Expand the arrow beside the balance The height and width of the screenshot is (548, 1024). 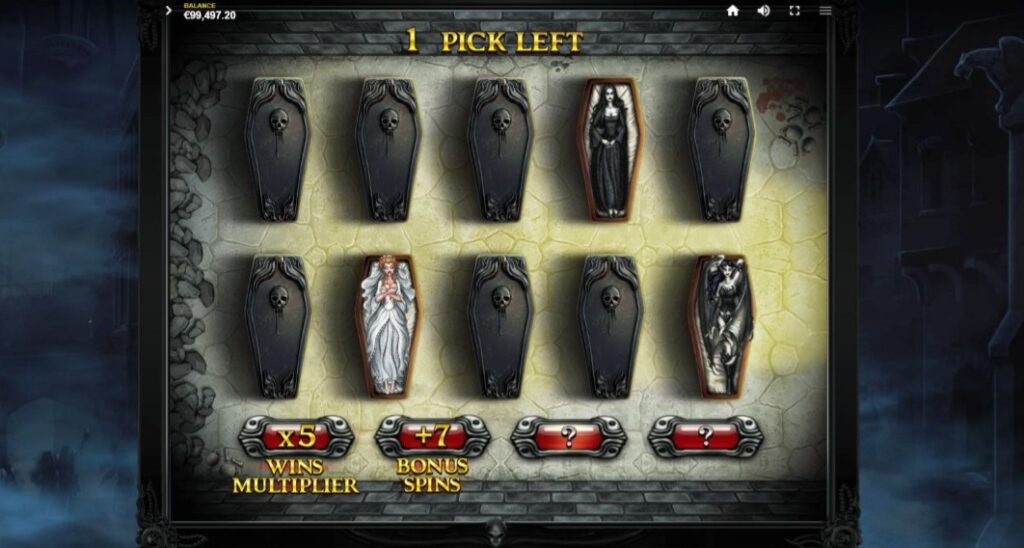pyautogui.click(x=169, y=11)
